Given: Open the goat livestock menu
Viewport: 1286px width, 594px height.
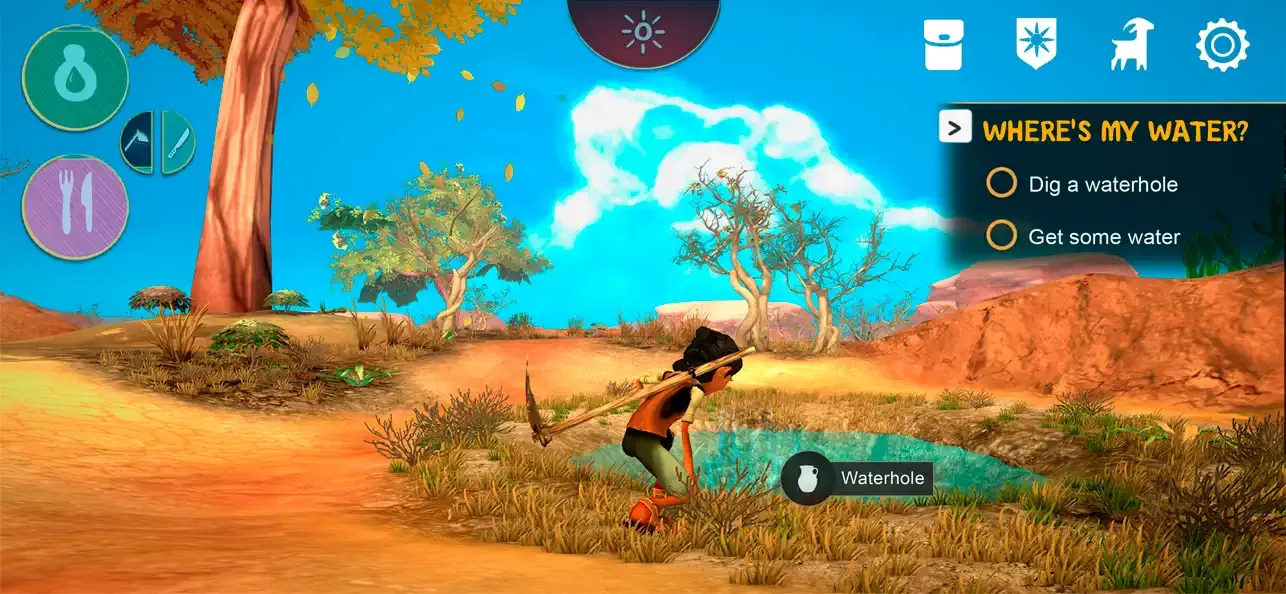Looking at the screenshot, I should pos(1131,46).
